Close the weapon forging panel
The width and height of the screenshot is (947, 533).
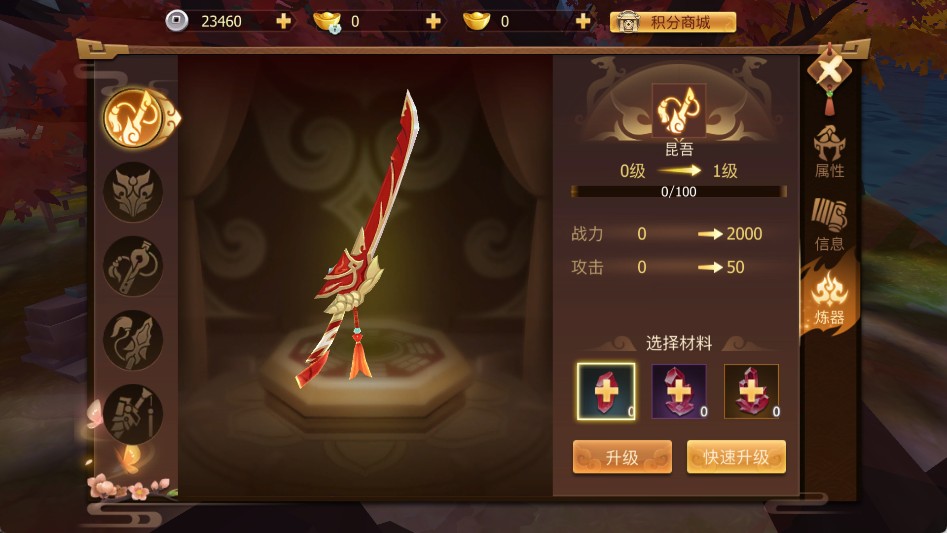pyautogui.click(x=829, y=69)
